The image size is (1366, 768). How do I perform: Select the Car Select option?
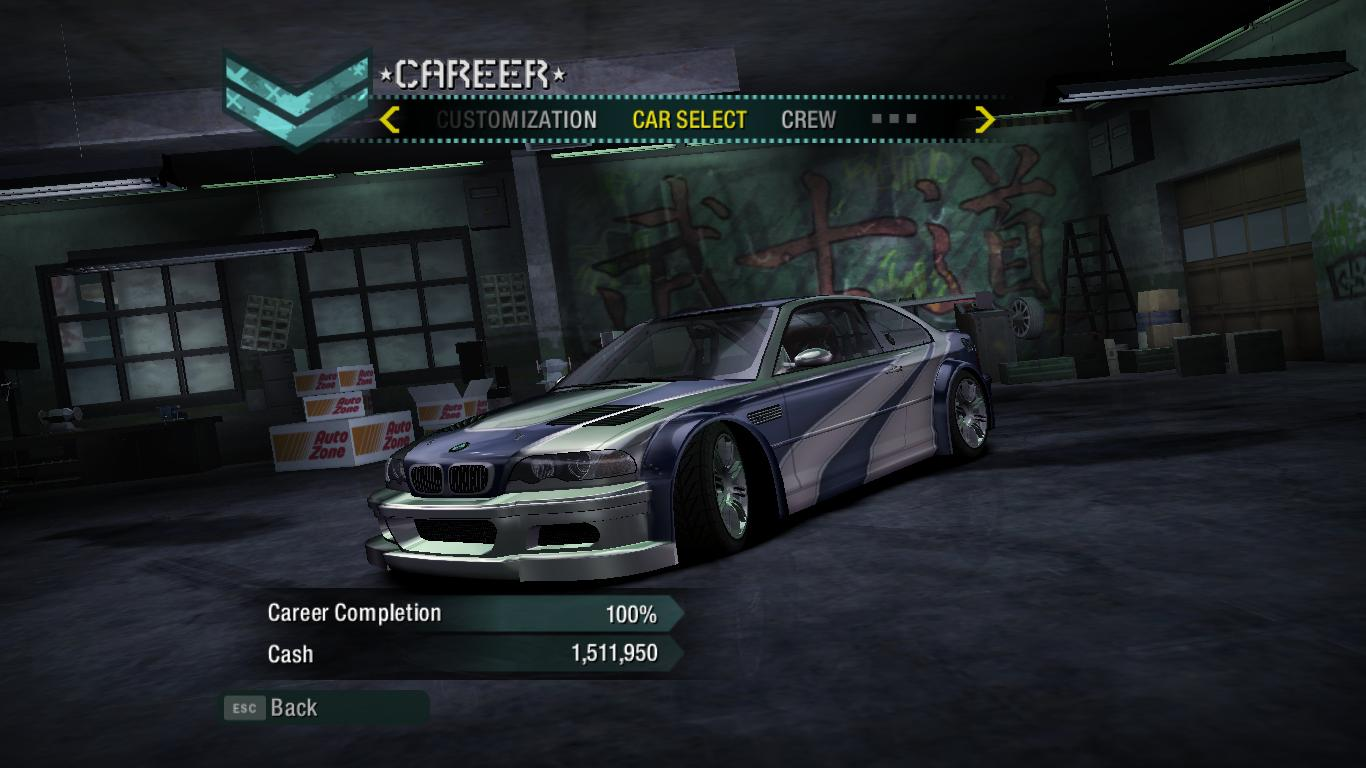coord(689,120)
